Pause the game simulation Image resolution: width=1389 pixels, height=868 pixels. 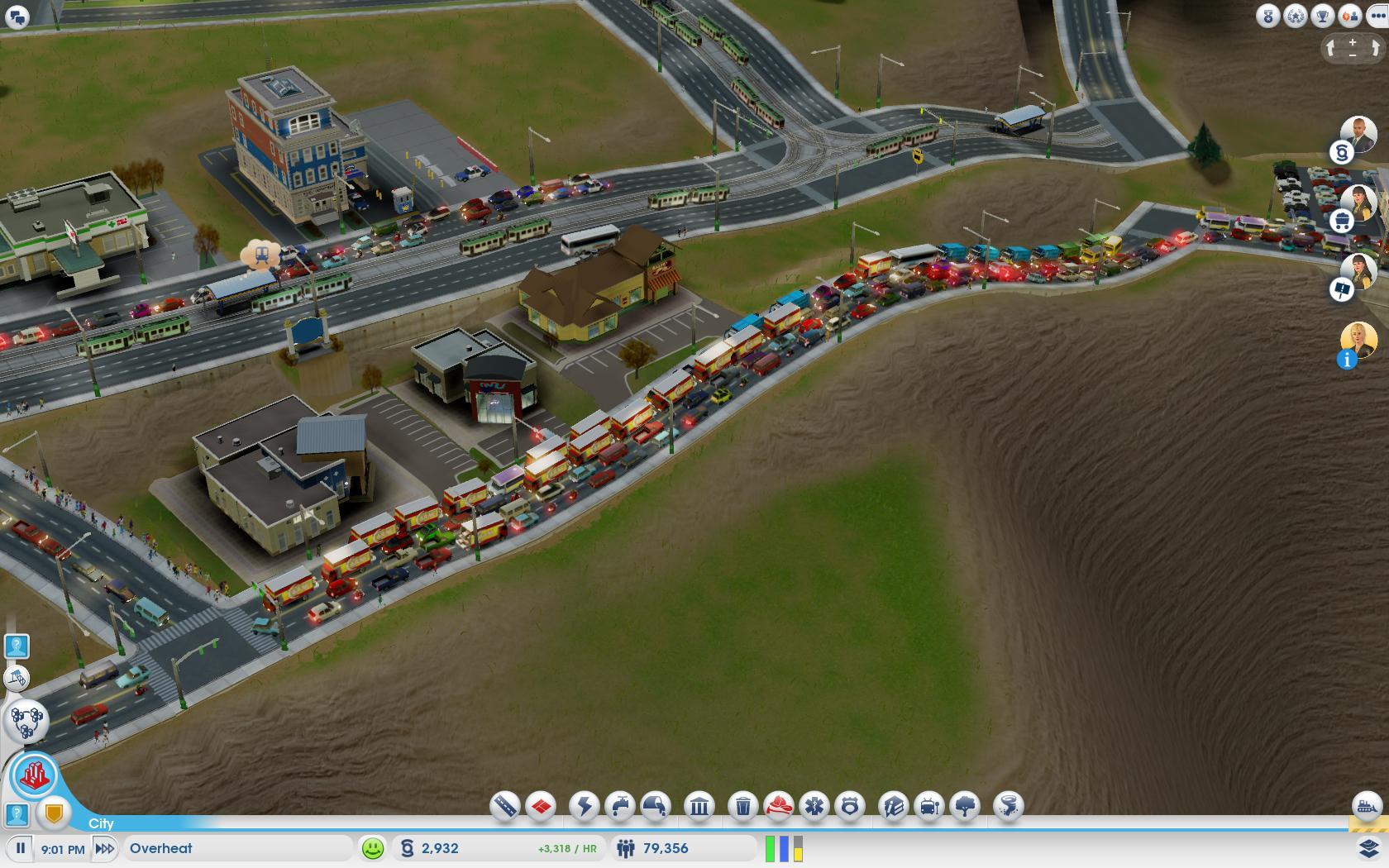click(21, 848)
